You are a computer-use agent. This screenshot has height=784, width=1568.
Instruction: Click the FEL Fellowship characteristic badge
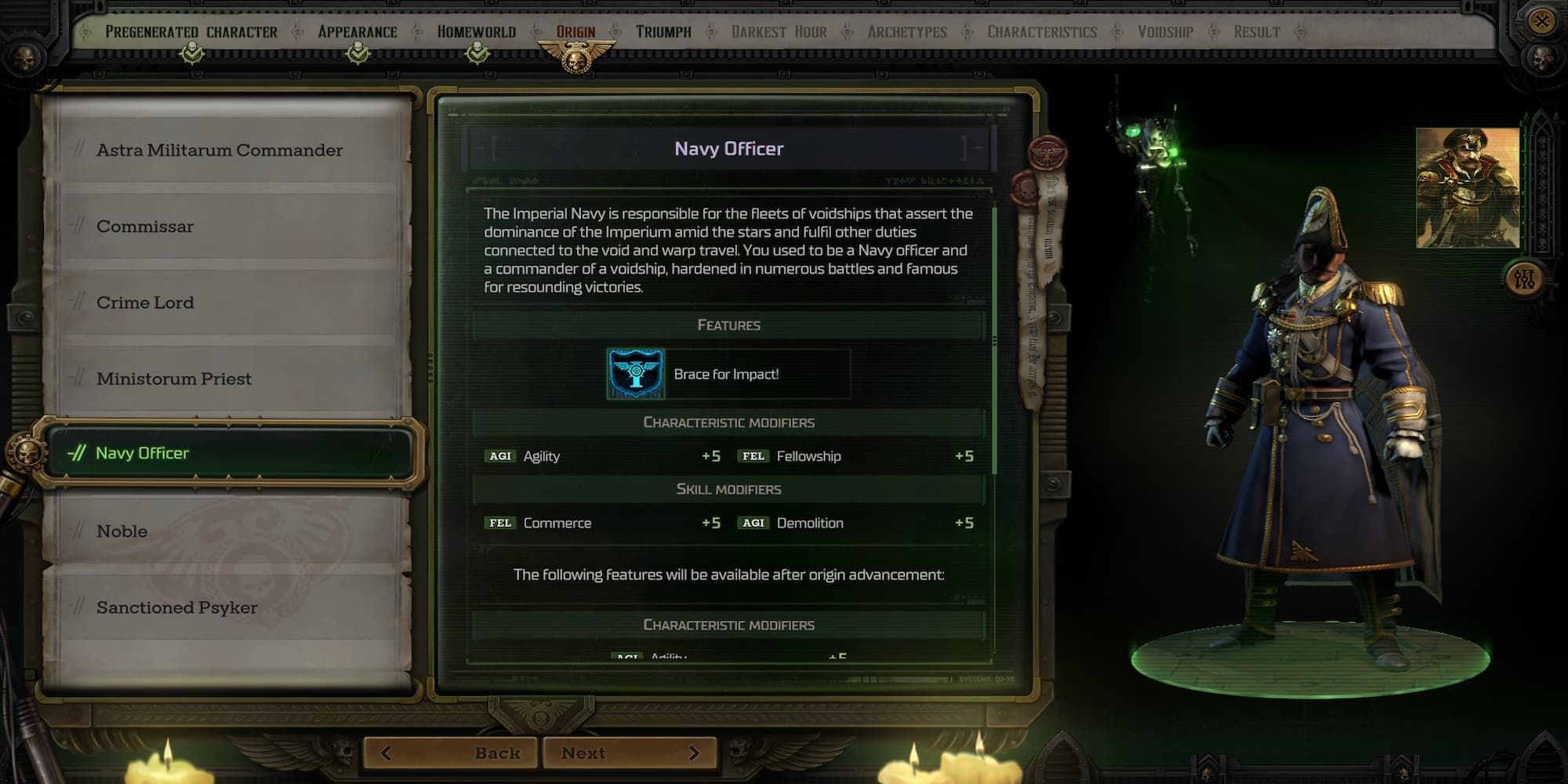[755, 456]
